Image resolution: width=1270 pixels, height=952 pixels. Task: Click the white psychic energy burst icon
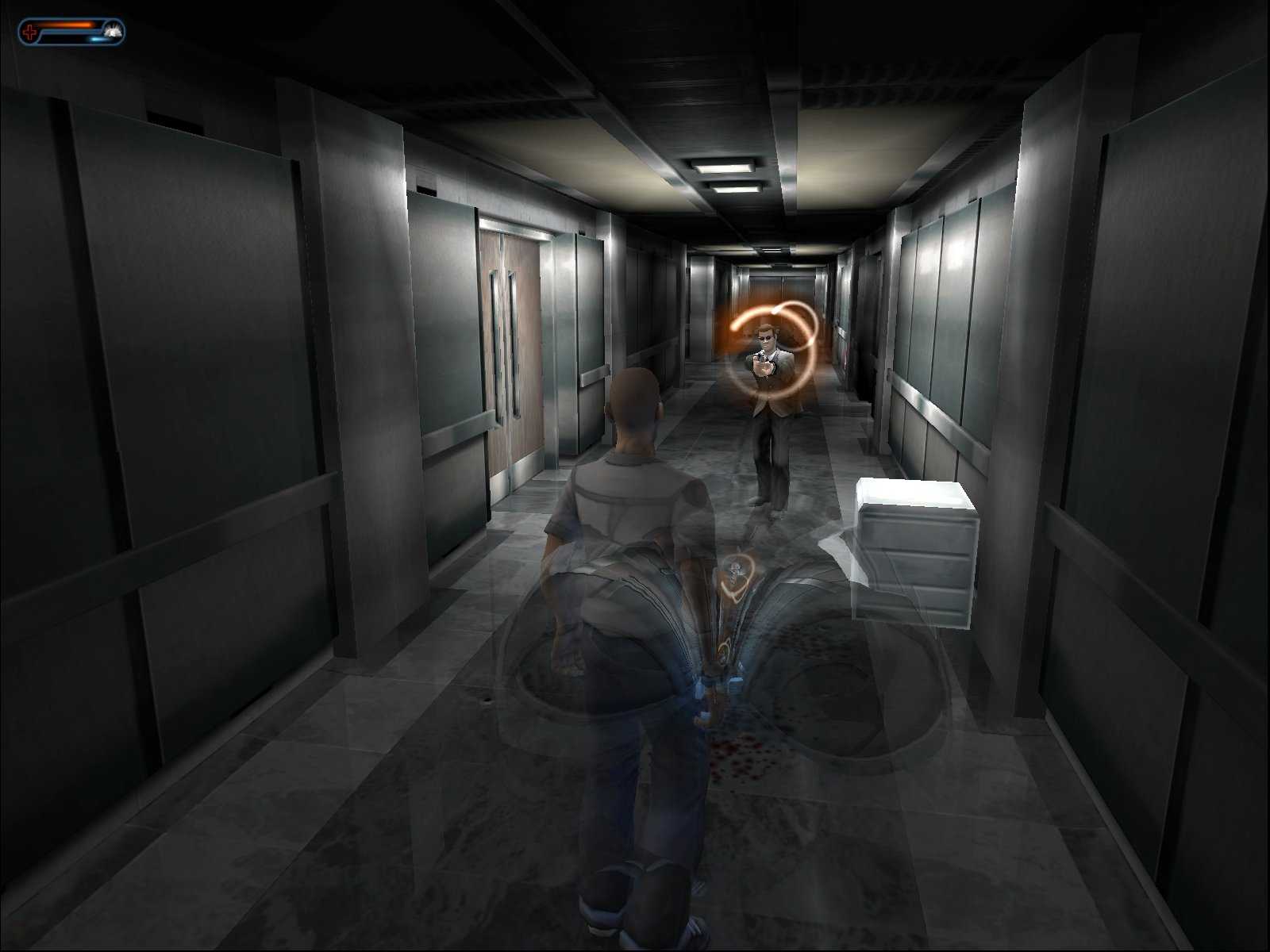tap(112, 31)
